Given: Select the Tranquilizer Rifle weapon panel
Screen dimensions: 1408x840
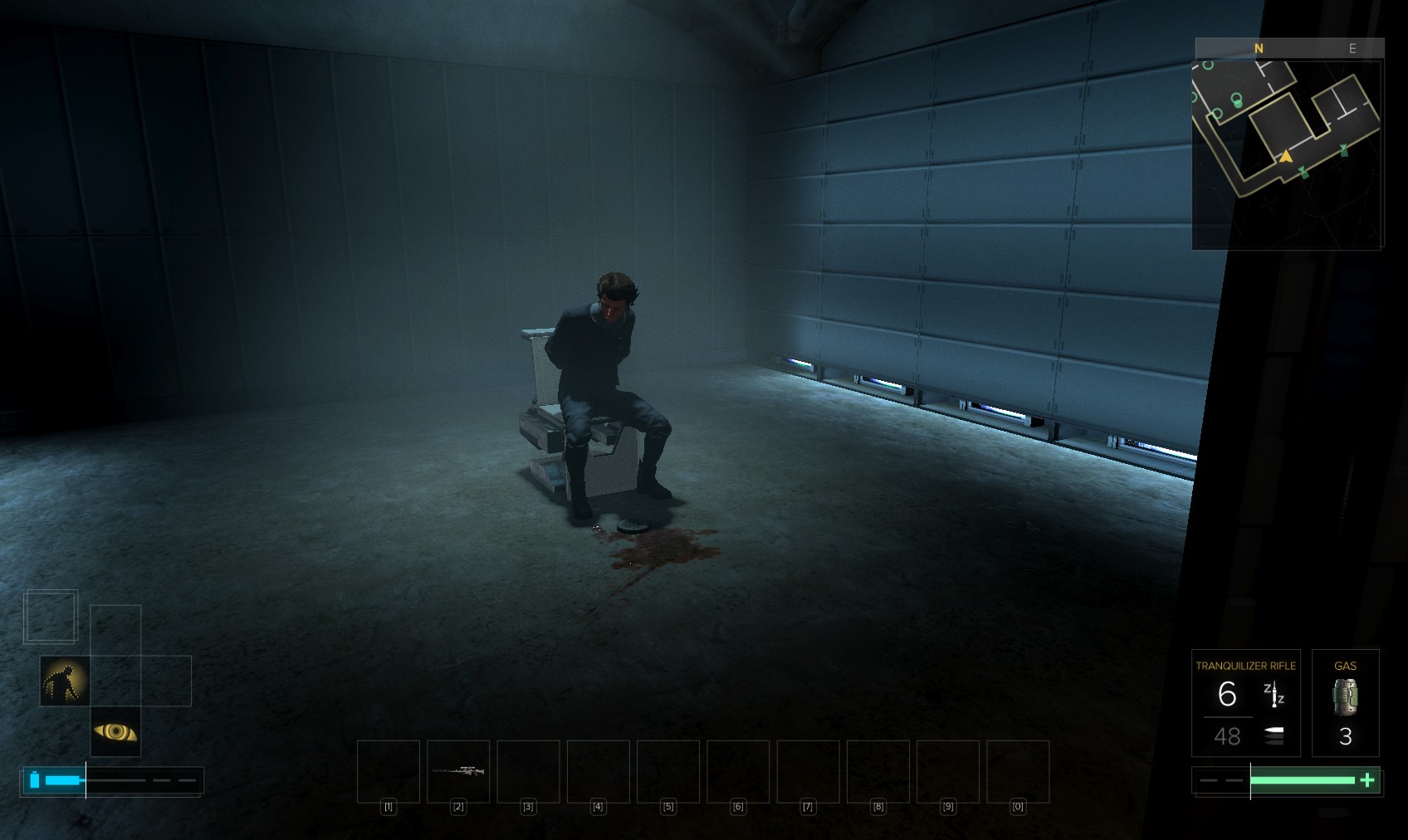Looking at the screenshot, I should coord(1245,703).
